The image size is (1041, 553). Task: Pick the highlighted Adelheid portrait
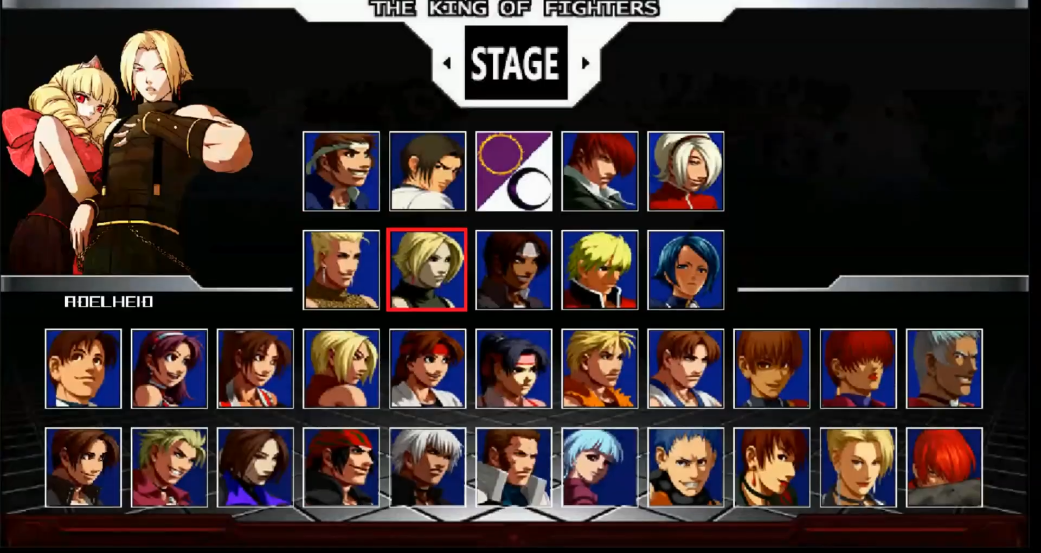click(427, 269)
